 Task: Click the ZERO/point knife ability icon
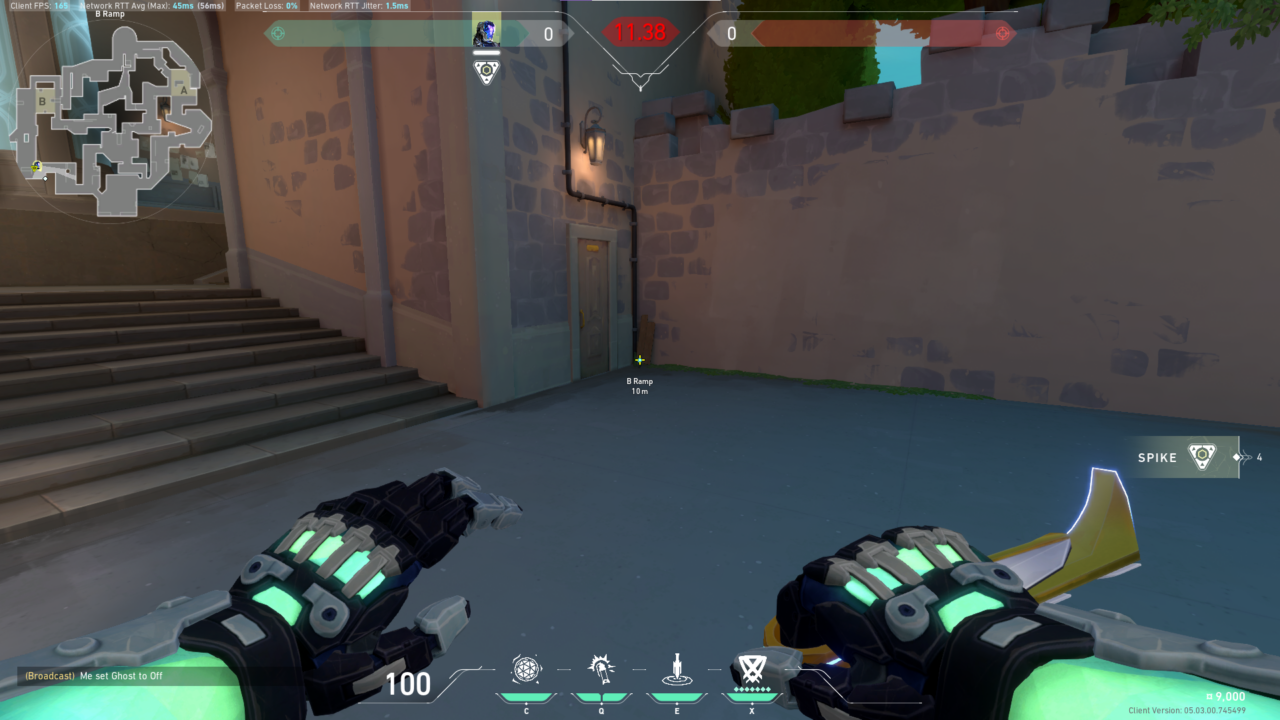(677, 668)
